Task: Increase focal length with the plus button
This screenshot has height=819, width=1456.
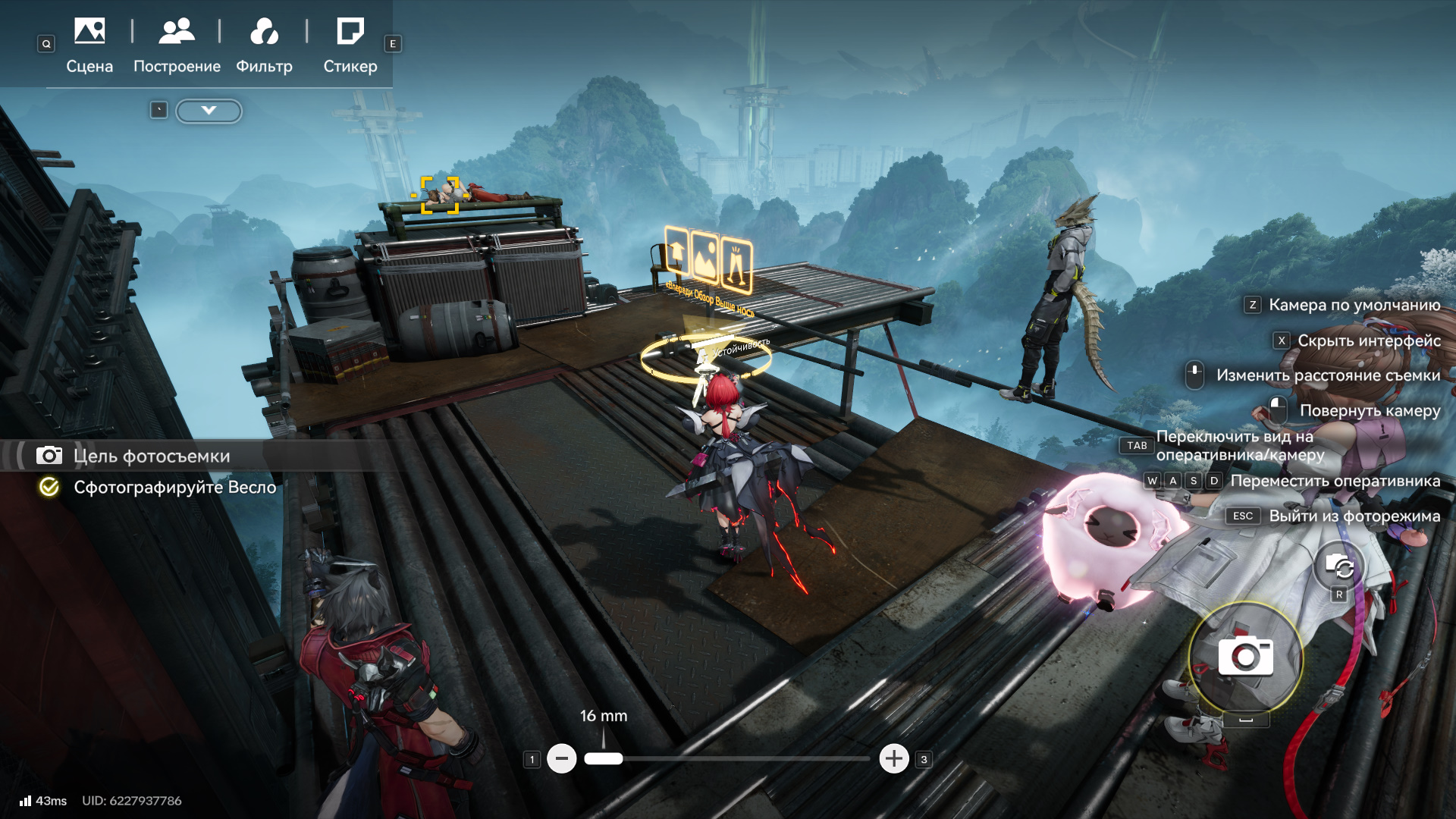Action: tap(894, 758)
